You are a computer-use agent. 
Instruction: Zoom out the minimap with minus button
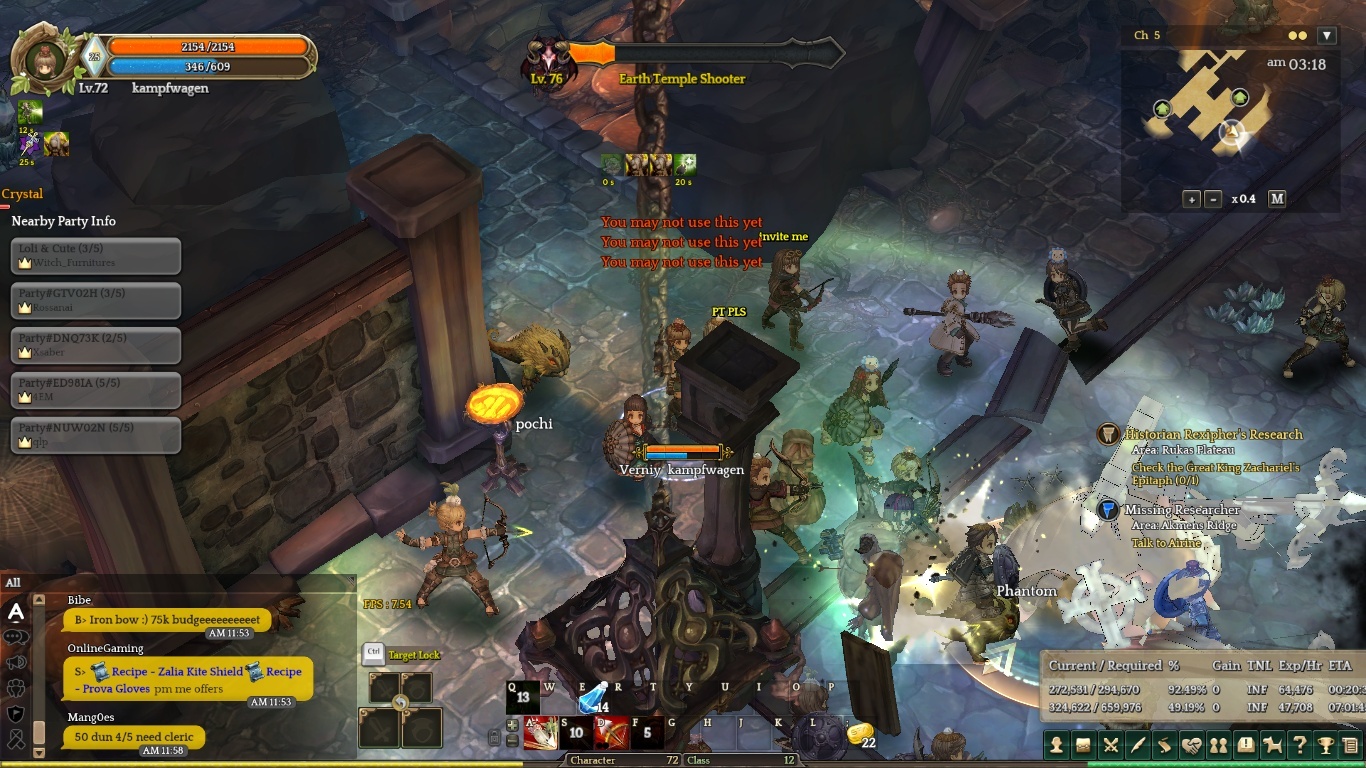(x=1213, y=199)
